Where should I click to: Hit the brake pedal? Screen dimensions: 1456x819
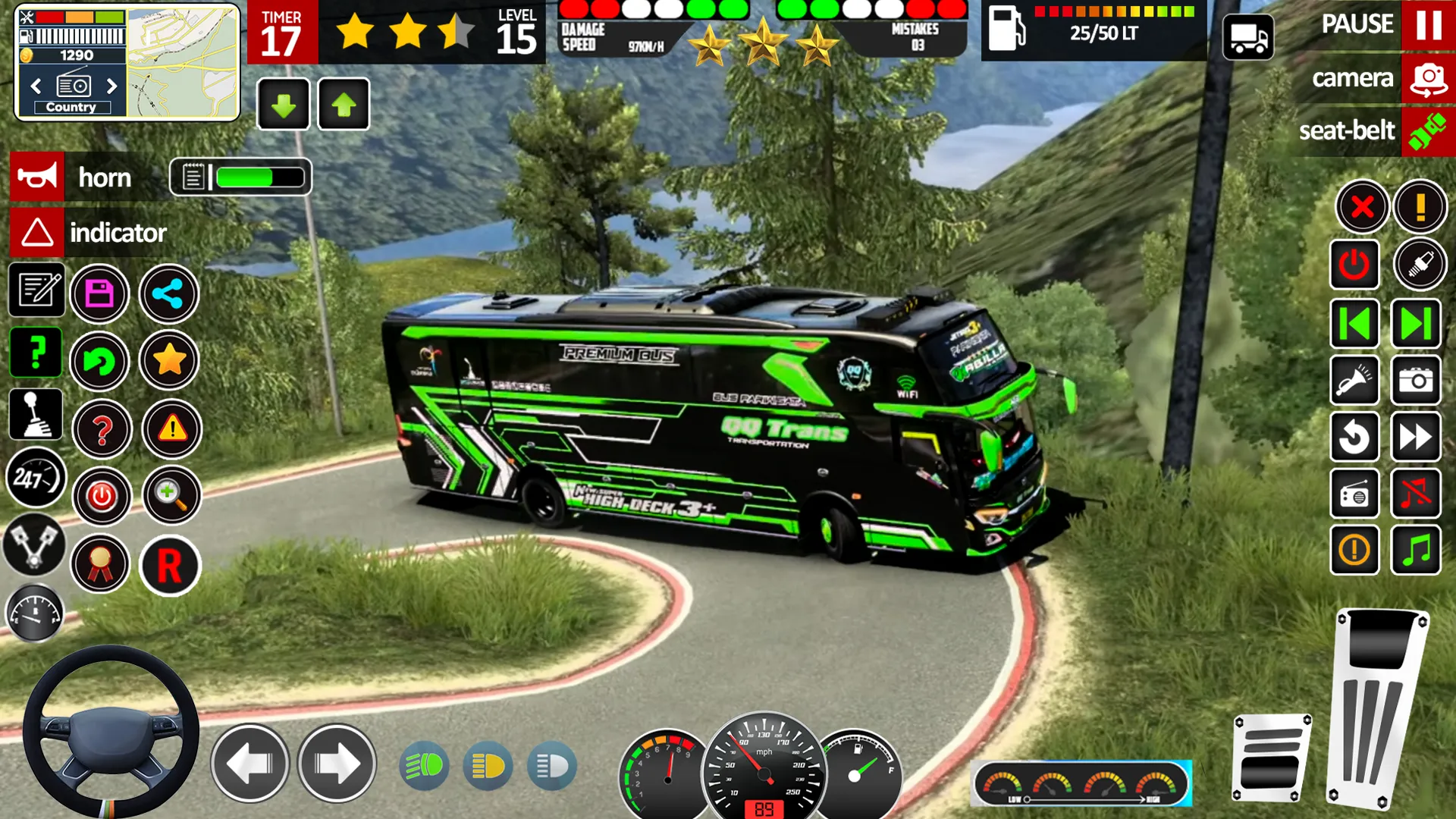[1271, 758]
